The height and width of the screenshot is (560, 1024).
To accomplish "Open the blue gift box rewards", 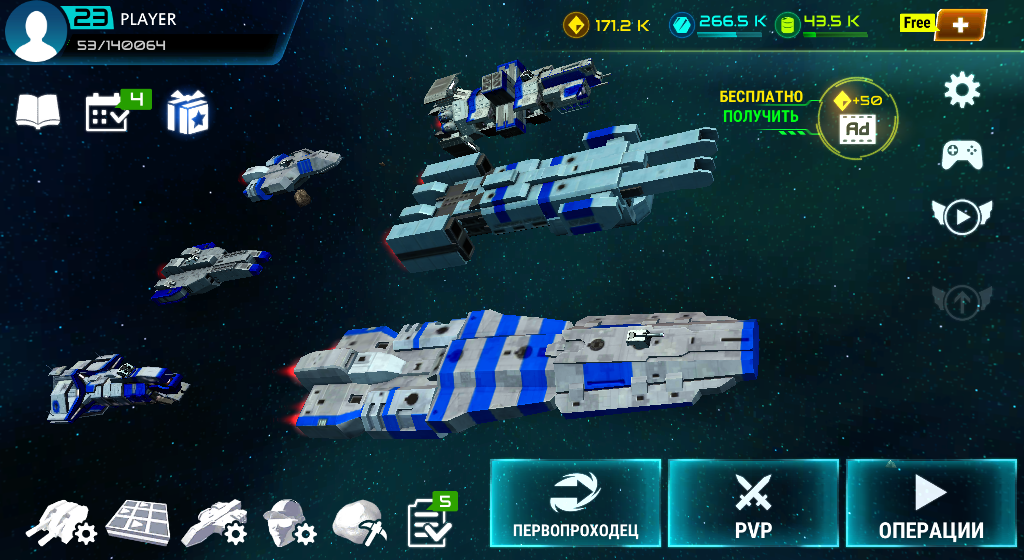I will 186,111.
